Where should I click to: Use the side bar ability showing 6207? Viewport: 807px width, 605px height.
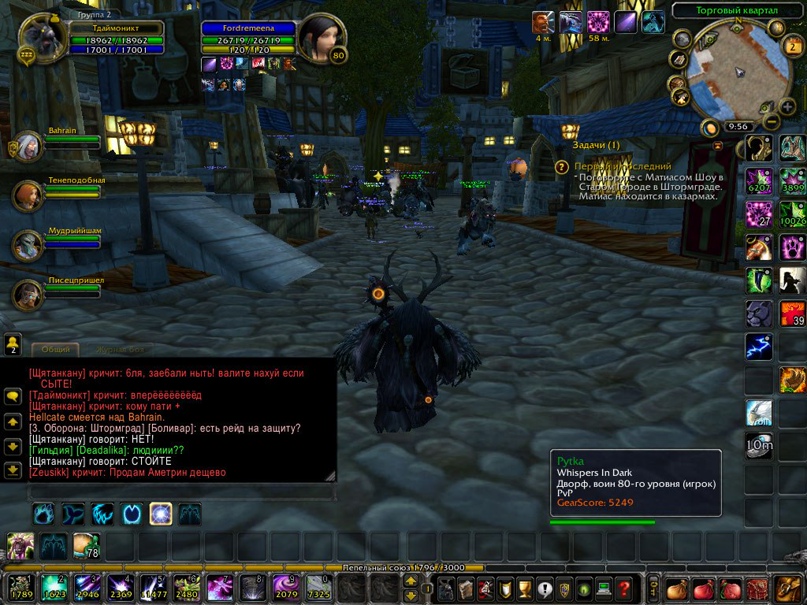click(x=759, y=181)
